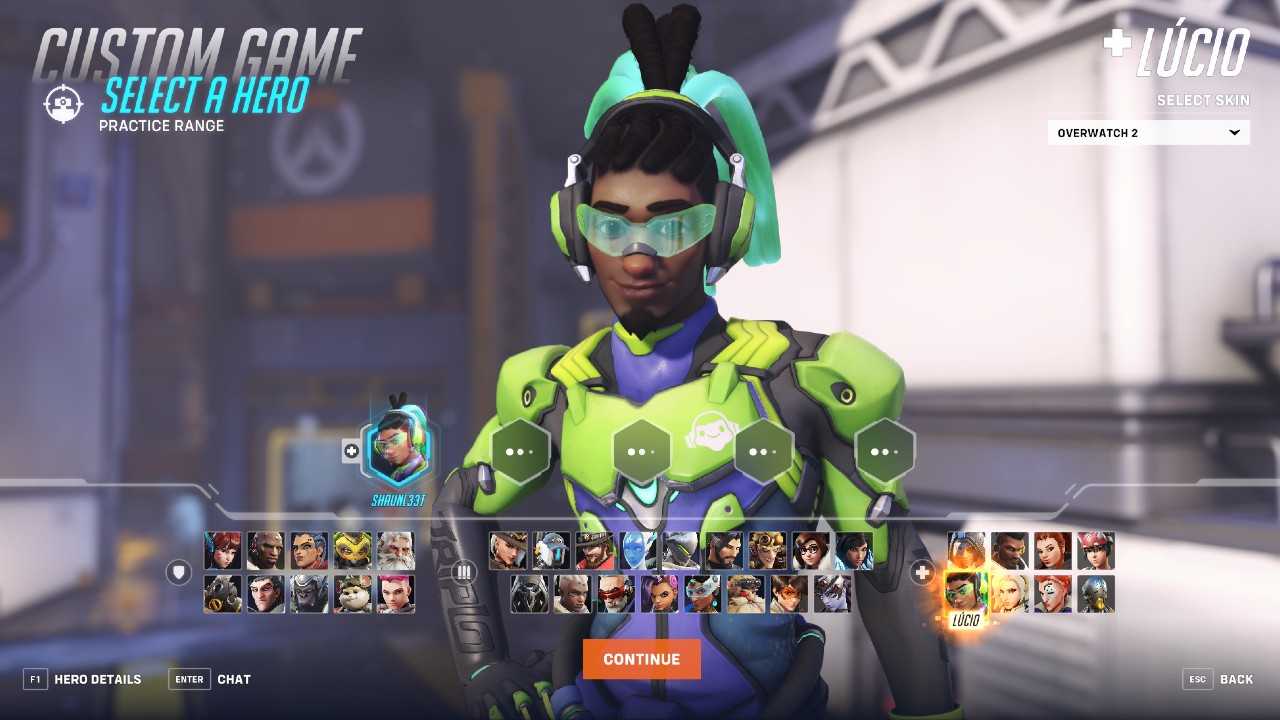Choose Orisa's yellow-green robot portrait
1280x720 pixels.
click(352, 551)
